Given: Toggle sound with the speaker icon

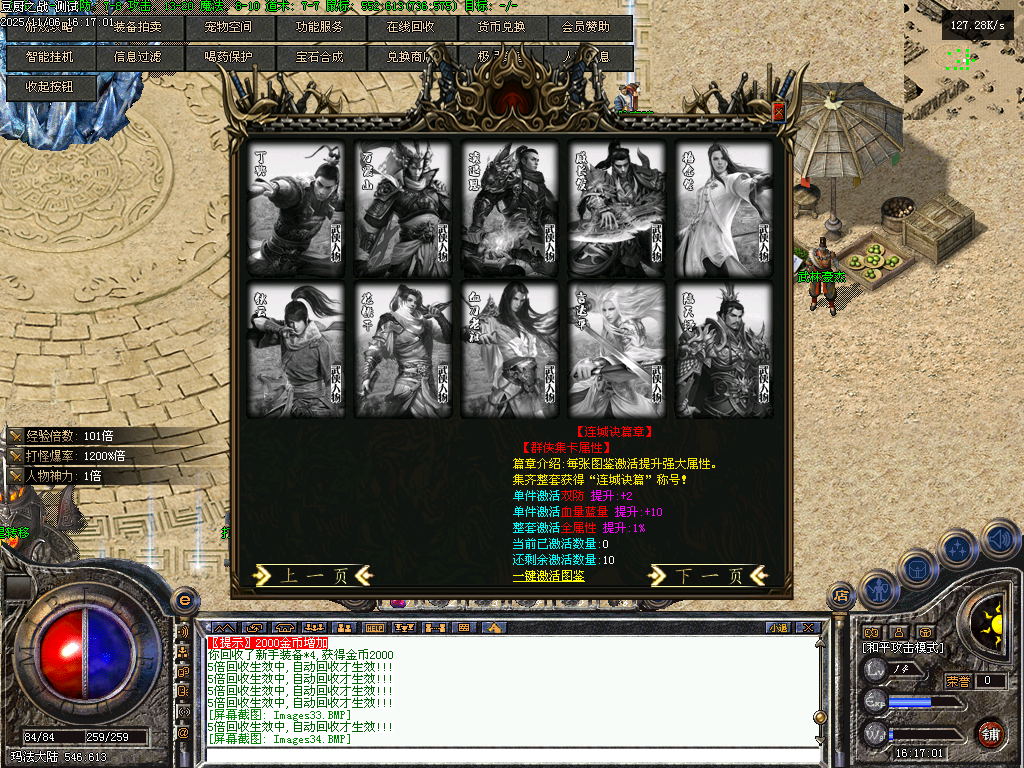Looking at the screenshot, I should click(999, 539).
